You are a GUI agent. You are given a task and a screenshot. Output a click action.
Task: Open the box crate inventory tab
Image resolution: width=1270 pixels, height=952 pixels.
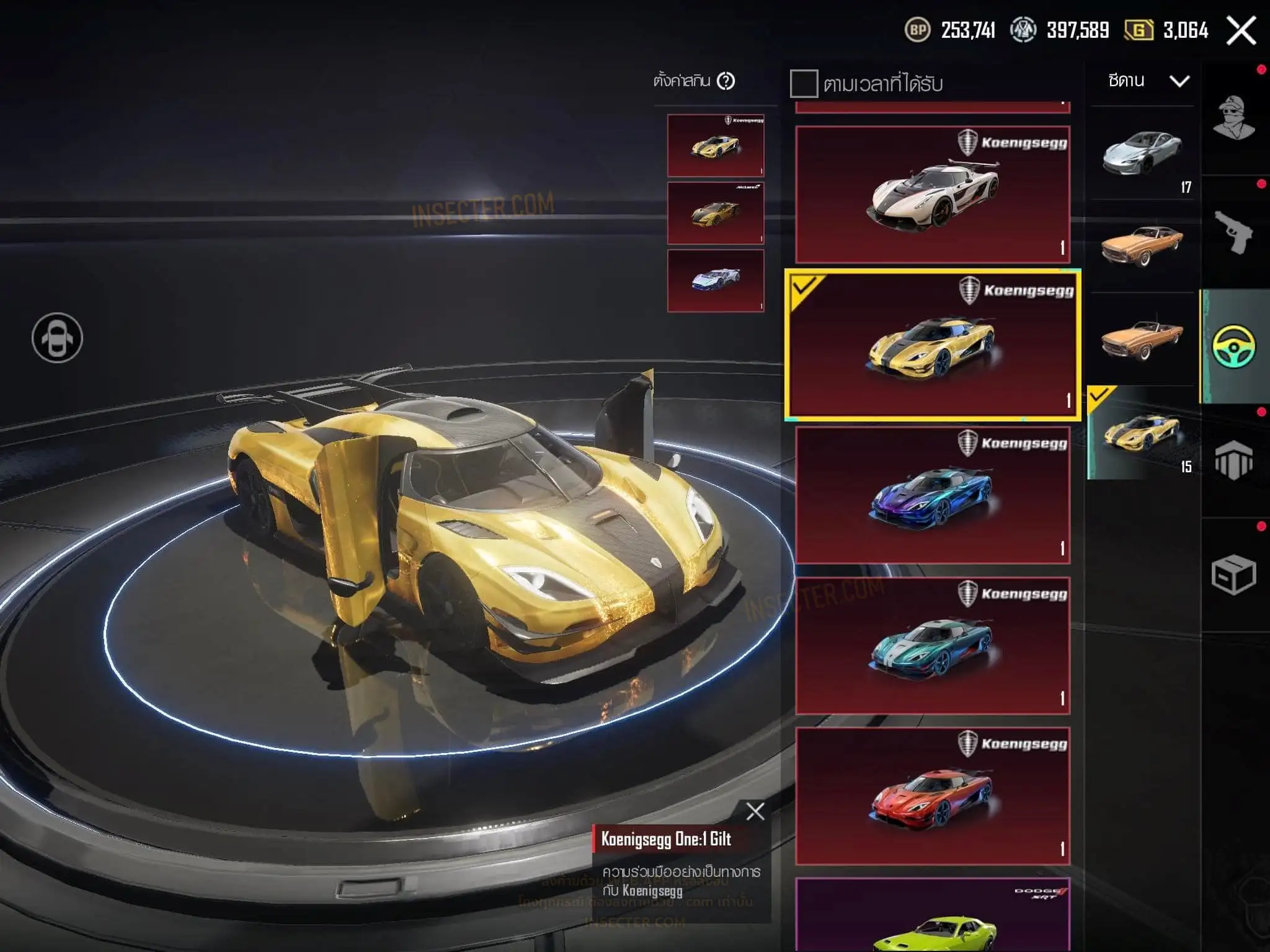point(1233,575)
